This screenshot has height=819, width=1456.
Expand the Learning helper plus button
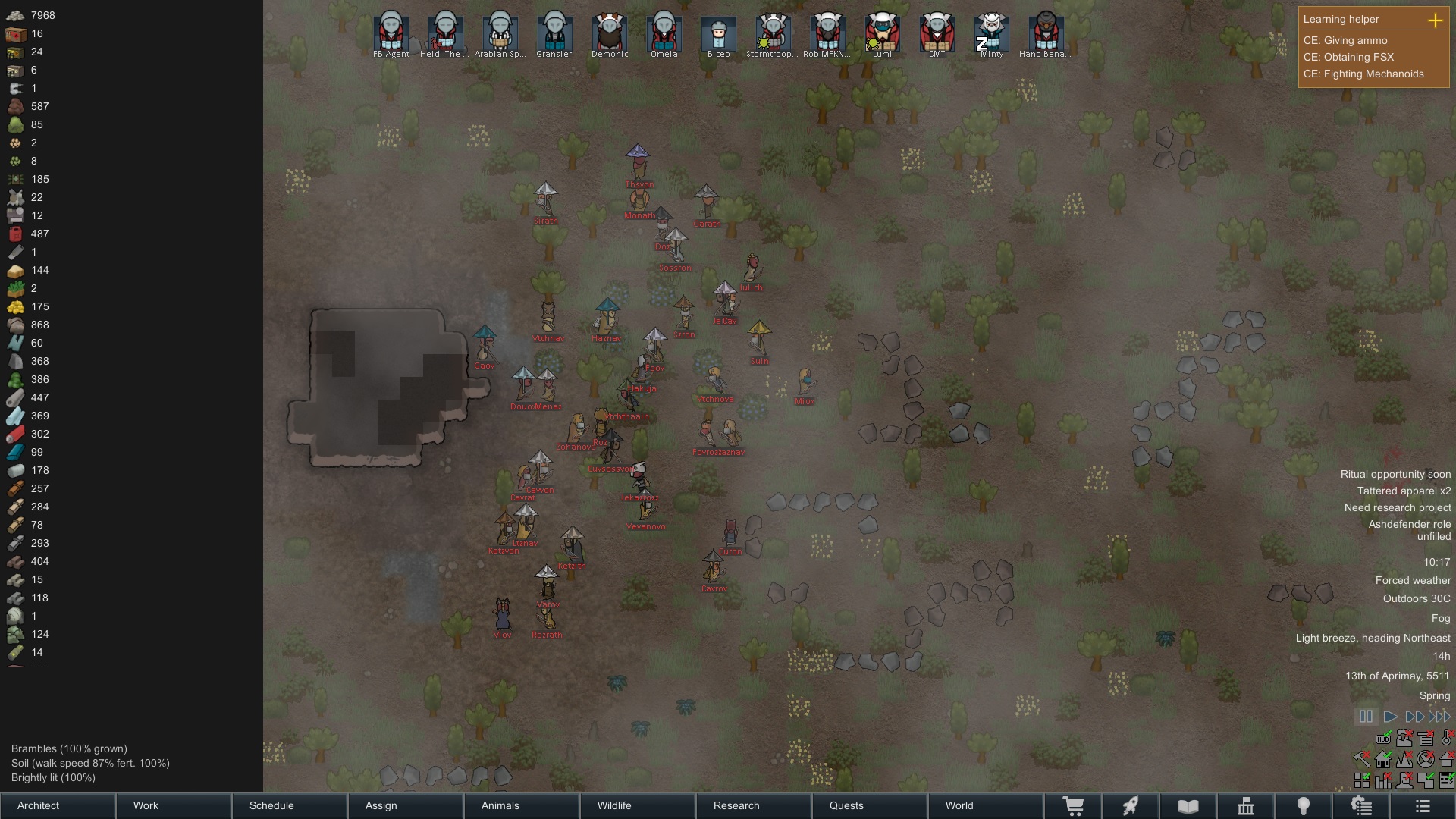coord(1435,20)
